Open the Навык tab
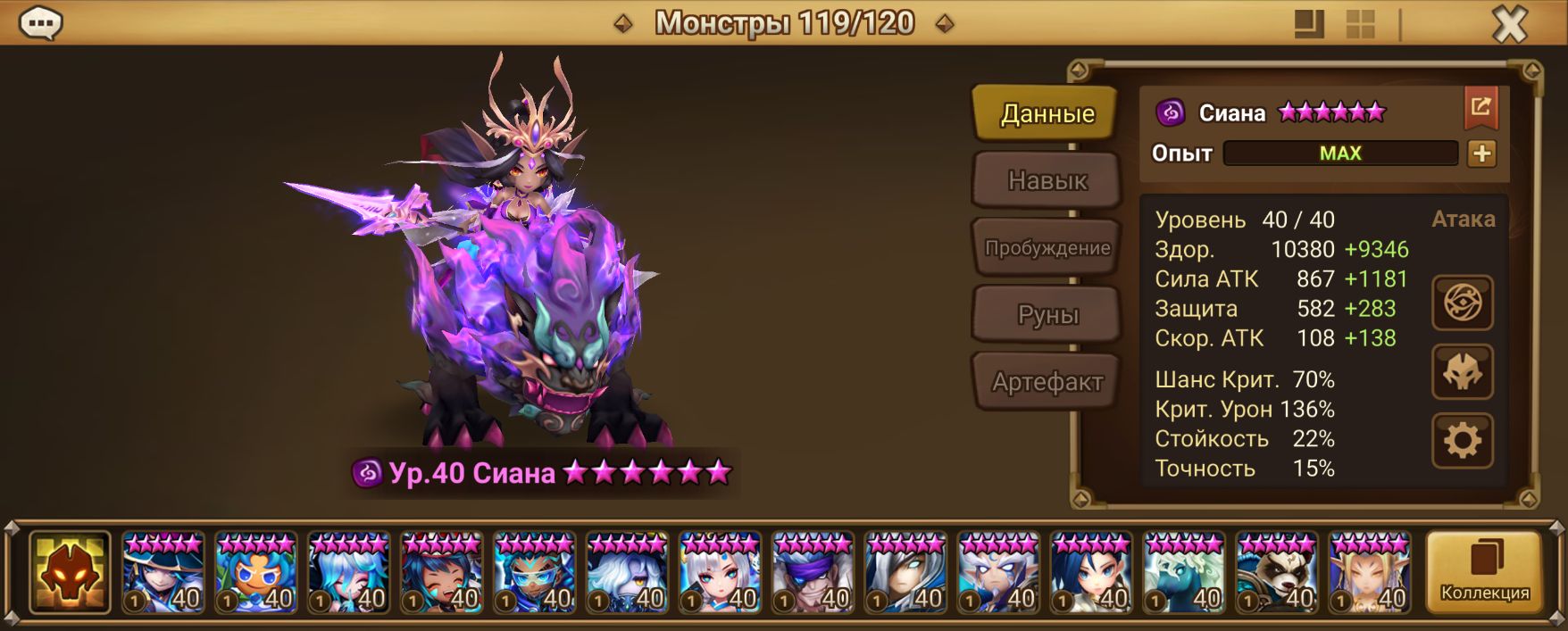This screenshot has width=1568, height=631. 1047,180
